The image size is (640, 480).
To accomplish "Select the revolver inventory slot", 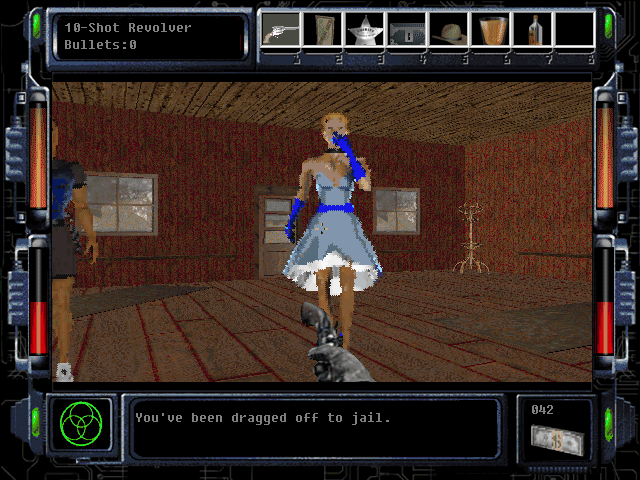I will pyautogui.click(x=280, y=32).
